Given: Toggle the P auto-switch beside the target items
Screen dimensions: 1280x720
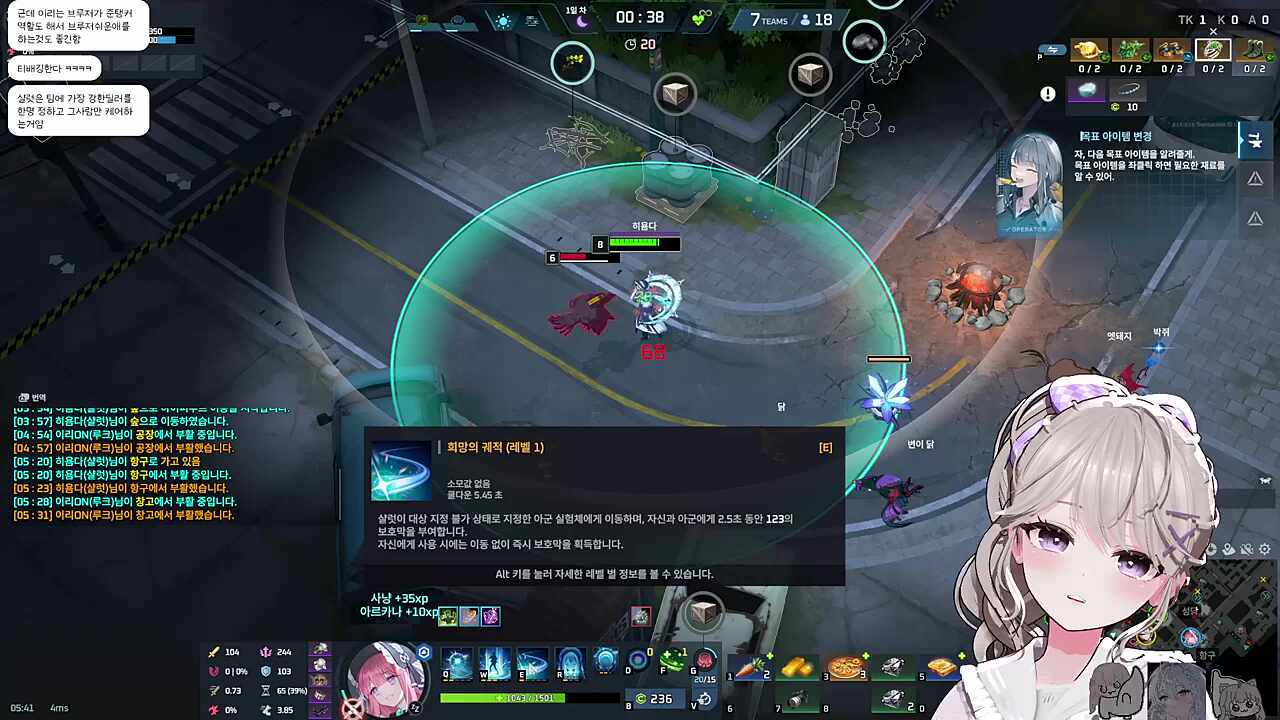Looking at the screenshot, I should 1053,51.
